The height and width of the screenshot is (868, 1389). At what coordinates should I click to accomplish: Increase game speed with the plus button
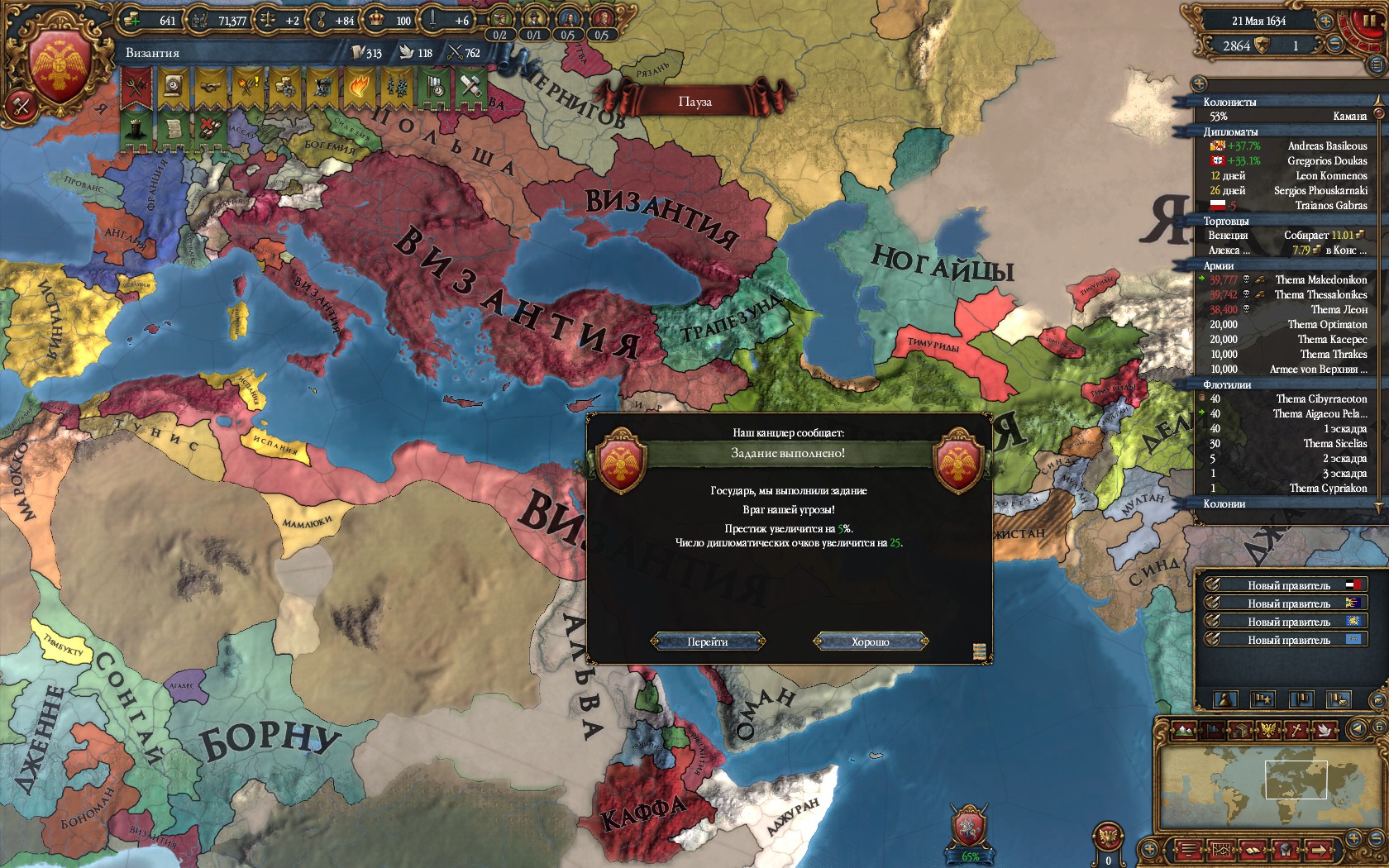[x=1325, y=21]
